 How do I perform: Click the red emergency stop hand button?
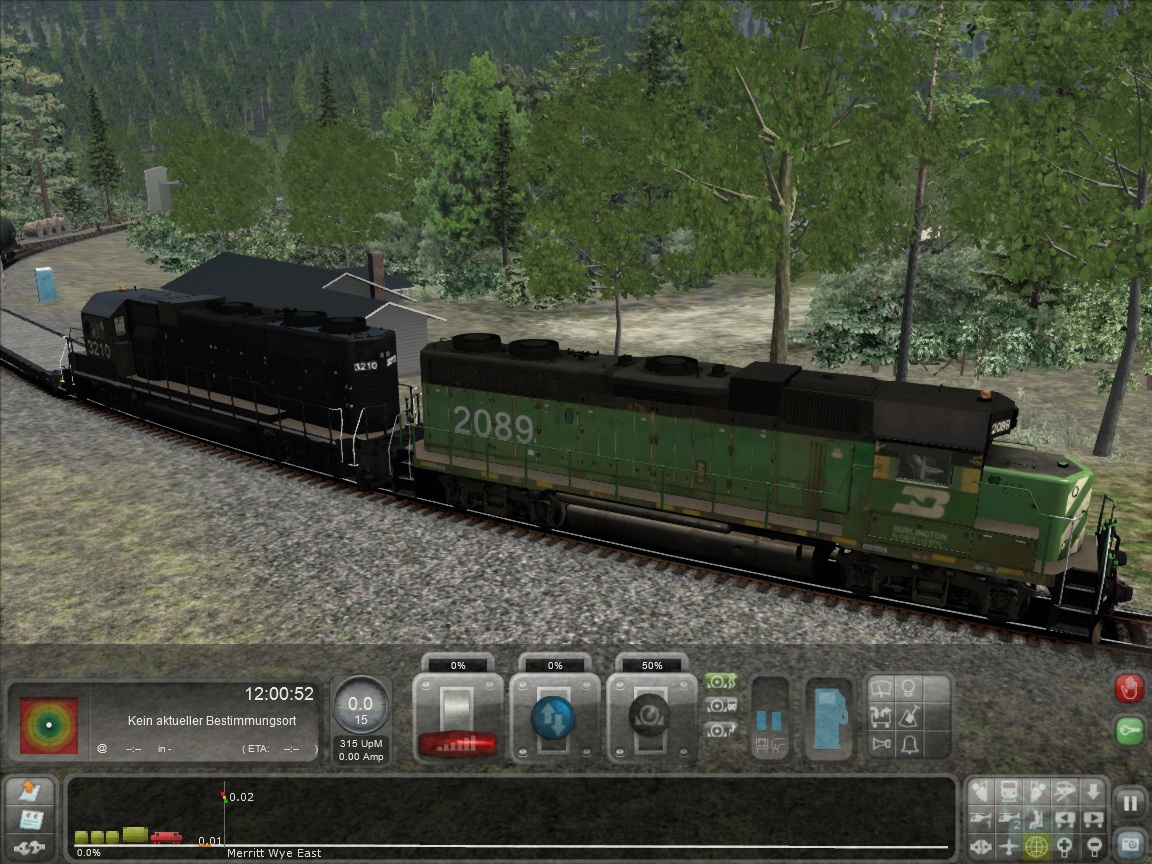coord(1129,688)
